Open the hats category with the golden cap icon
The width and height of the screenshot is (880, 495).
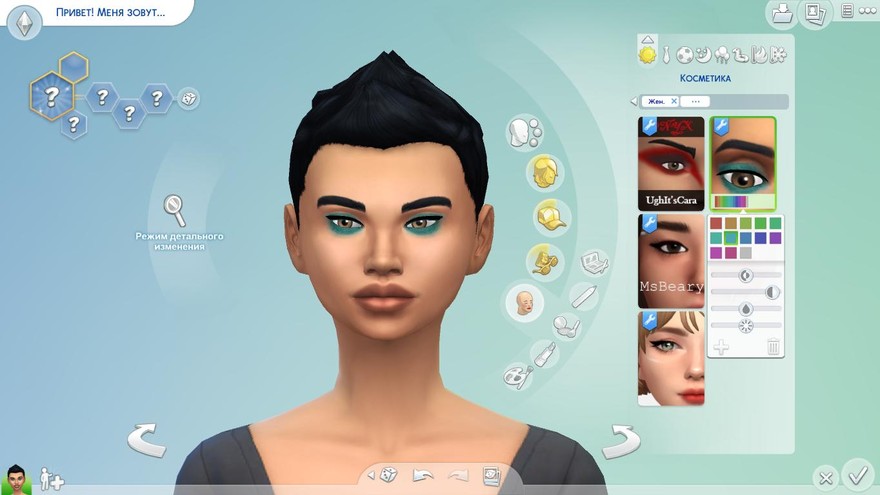[546, 215]
